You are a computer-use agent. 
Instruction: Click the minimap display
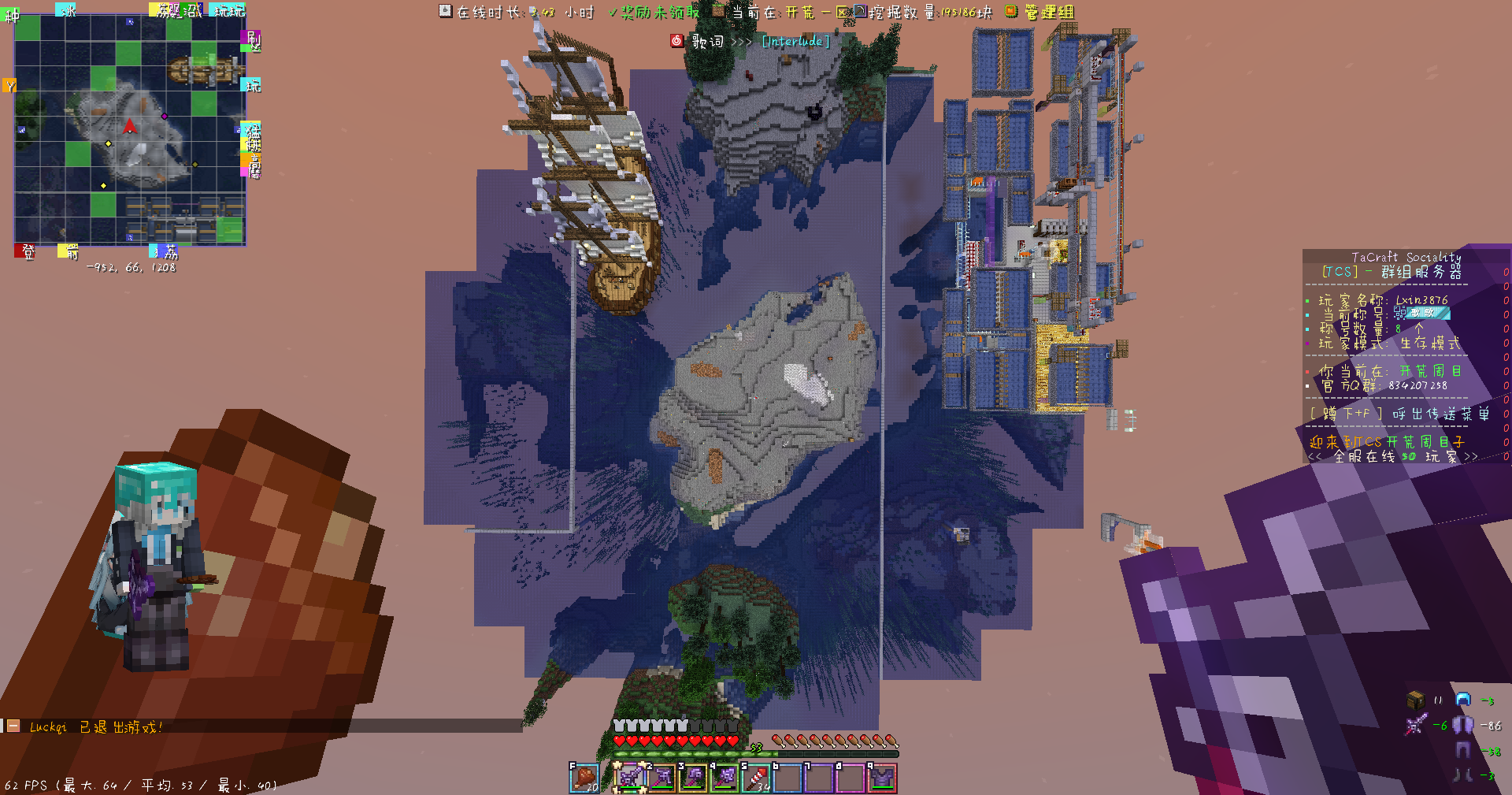pyautogui.click(x=130, y=130)
